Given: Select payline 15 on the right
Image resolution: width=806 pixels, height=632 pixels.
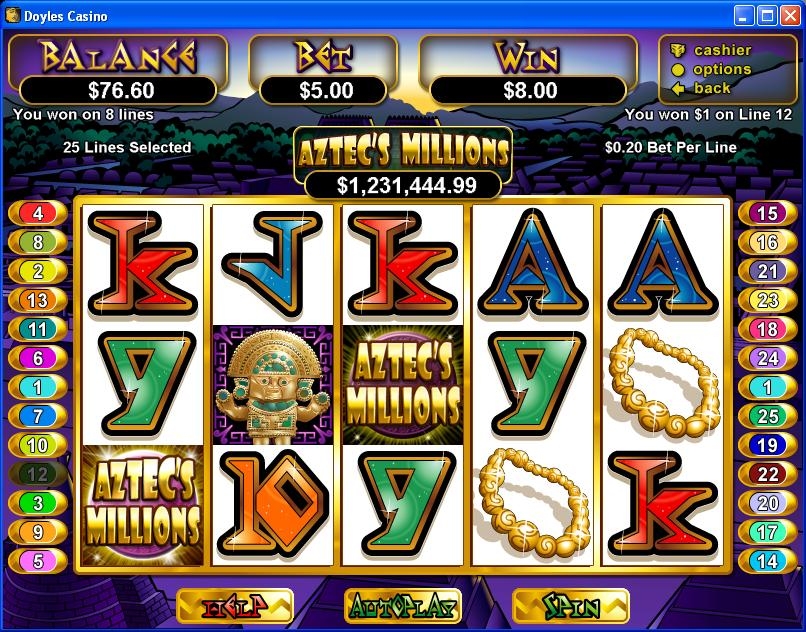Looking at the screenshot, I should [x=767, y=213].
